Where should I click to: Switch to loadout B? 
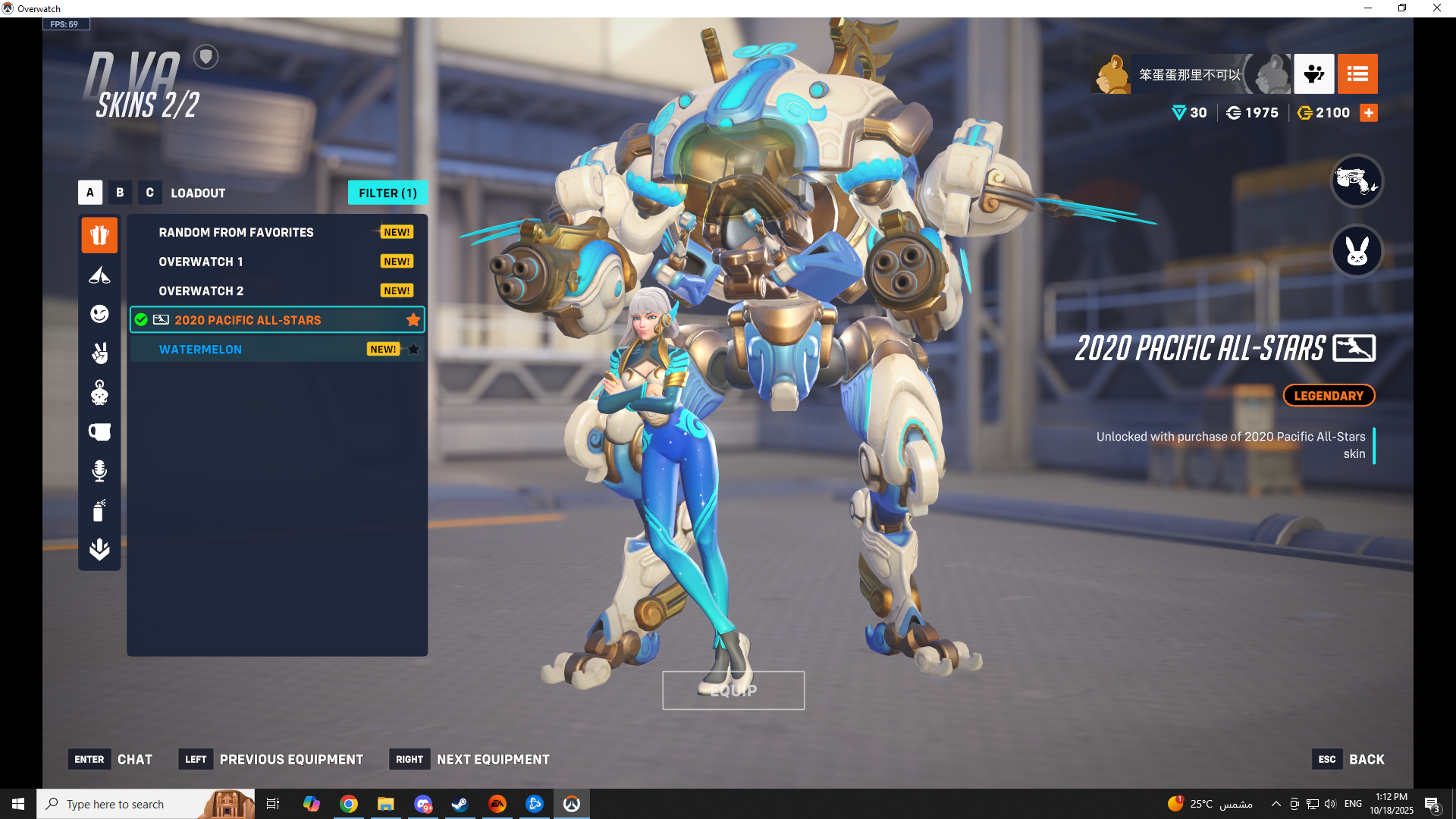pos(120,193)
